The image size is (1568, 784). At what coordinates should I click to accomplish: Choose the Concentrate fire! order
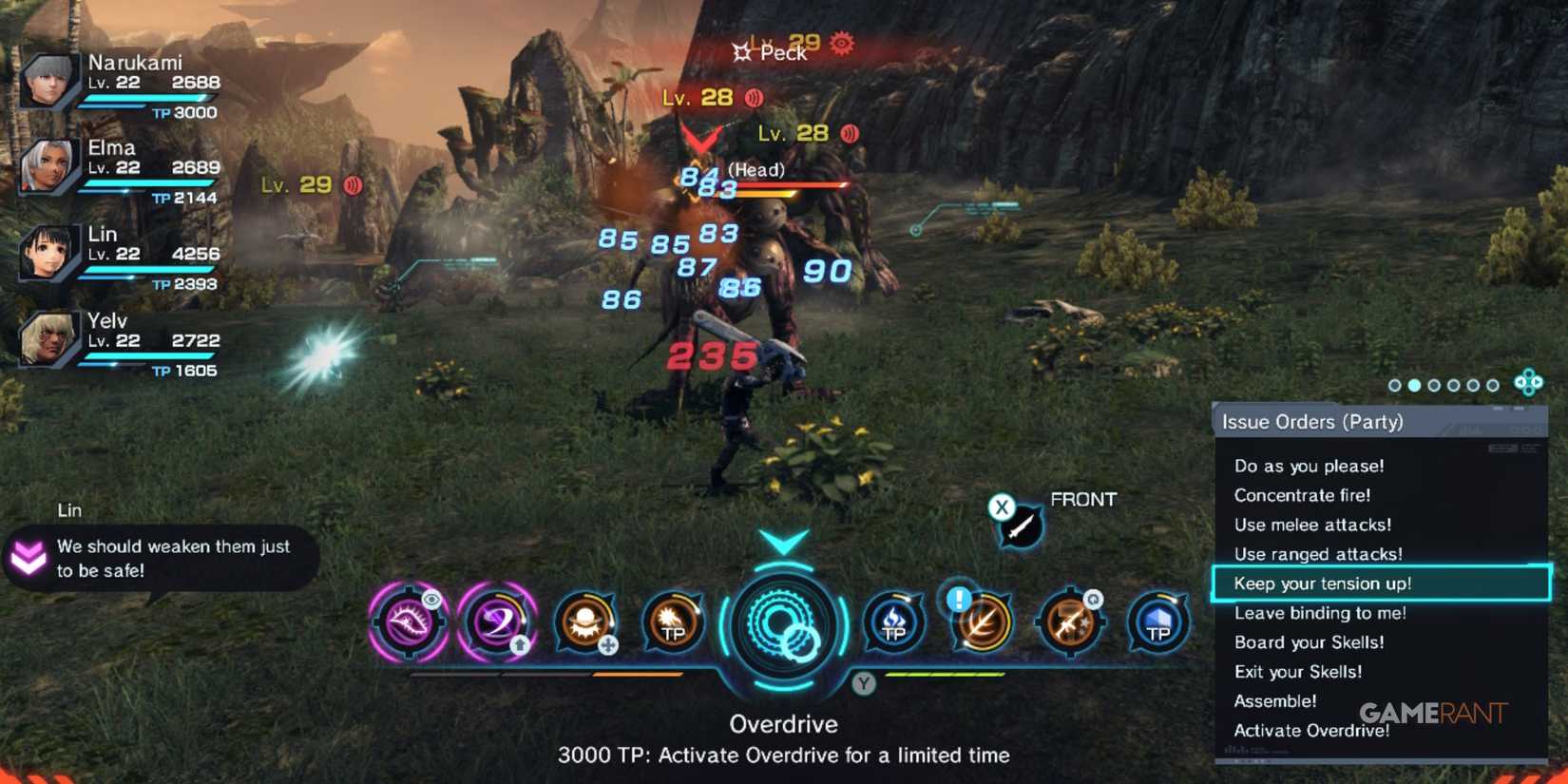1303,495
